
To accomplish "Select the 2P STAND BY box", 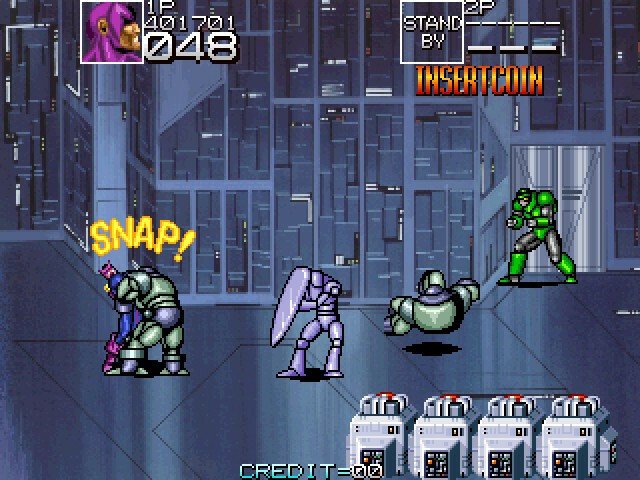I will [x=432, y=32].
